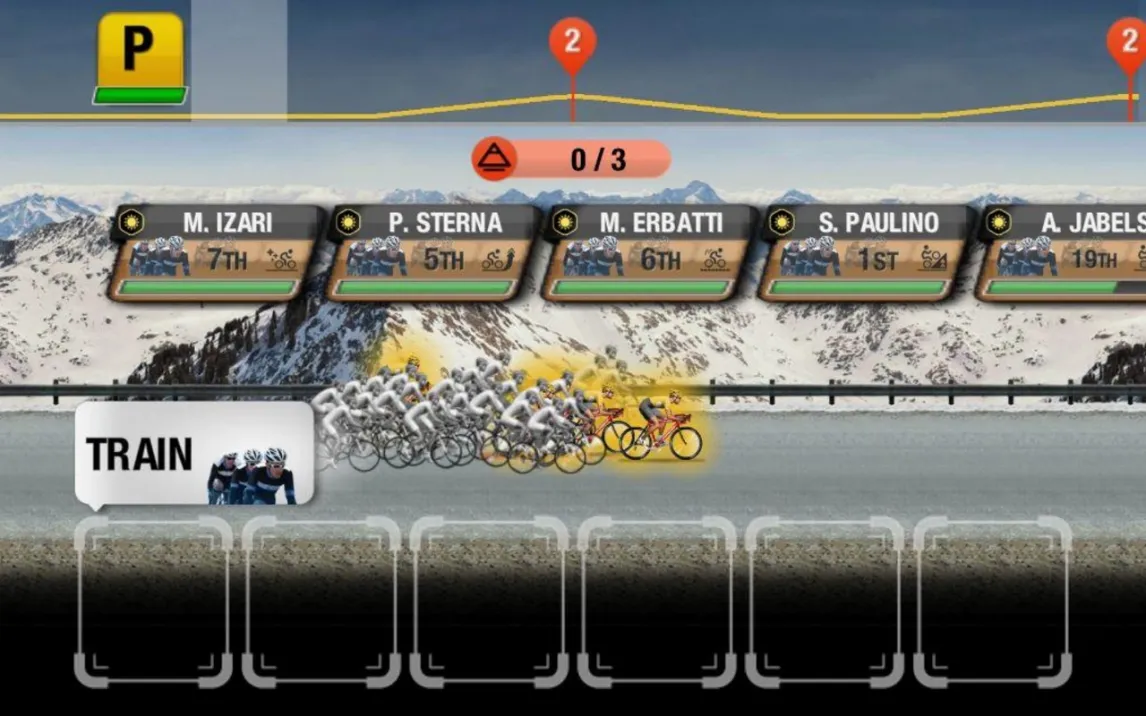The height and width of the screenshot is (716, 1146).
Task: Activate the Train team tactic
Action: click(x=195, y=455)
